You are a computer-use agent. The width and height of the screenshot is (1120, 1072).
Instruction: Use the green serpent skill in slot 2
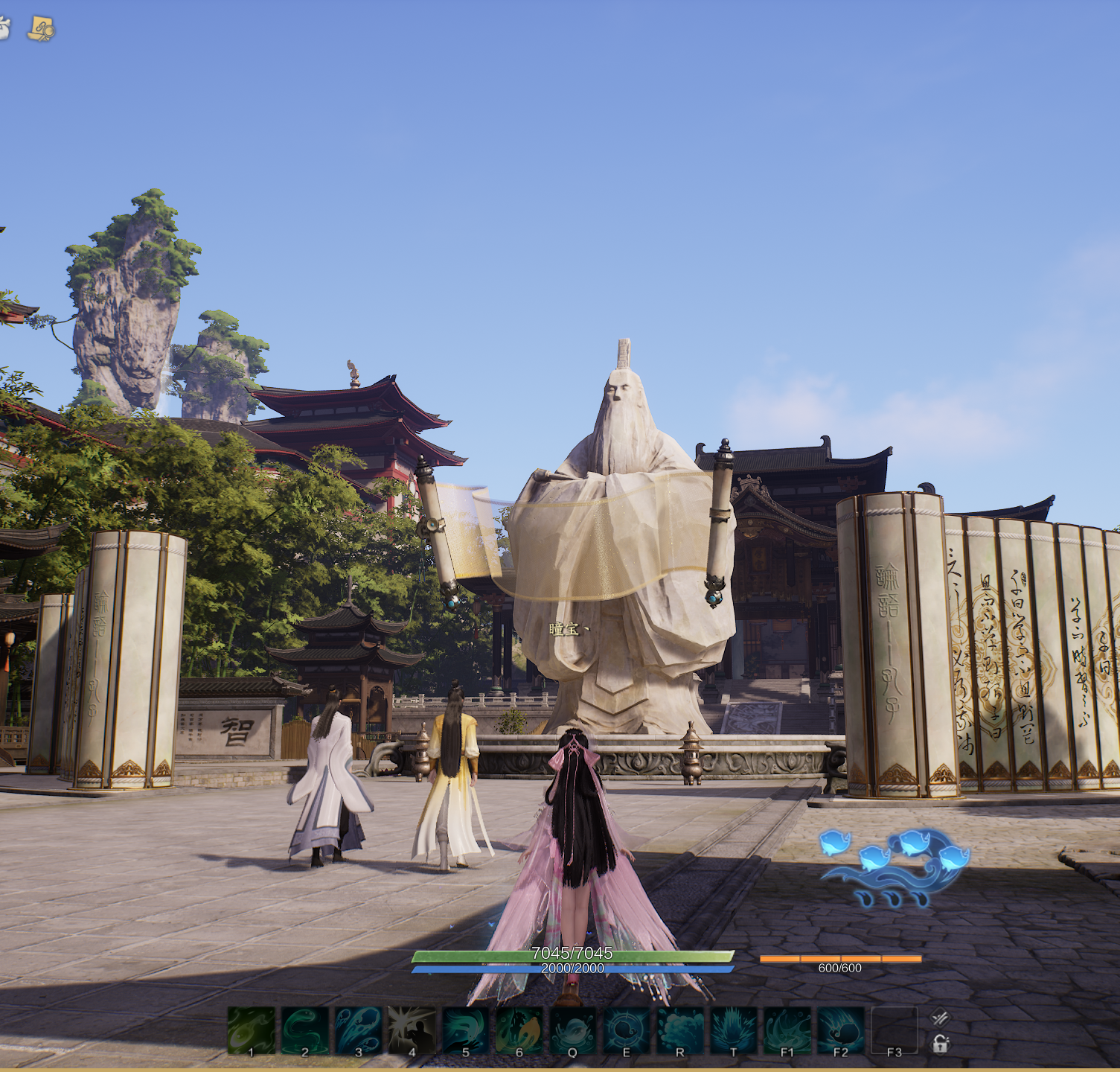305,1030
